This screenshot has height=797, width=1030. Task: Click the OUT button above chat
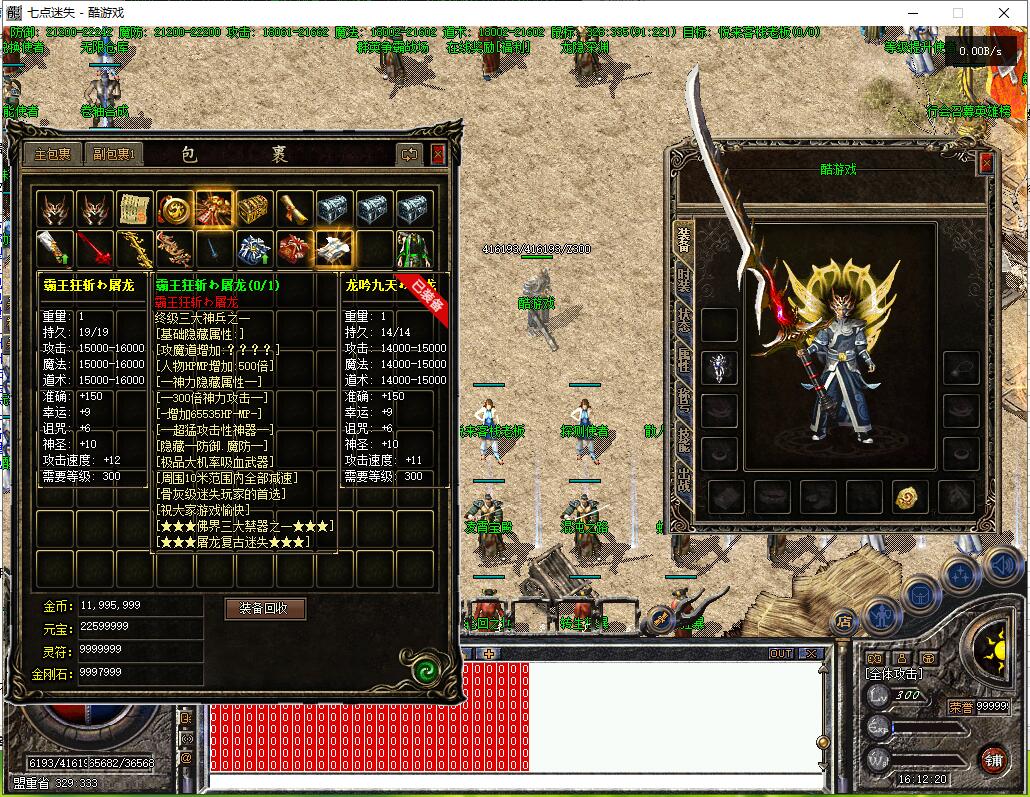[x=781, y=653]
